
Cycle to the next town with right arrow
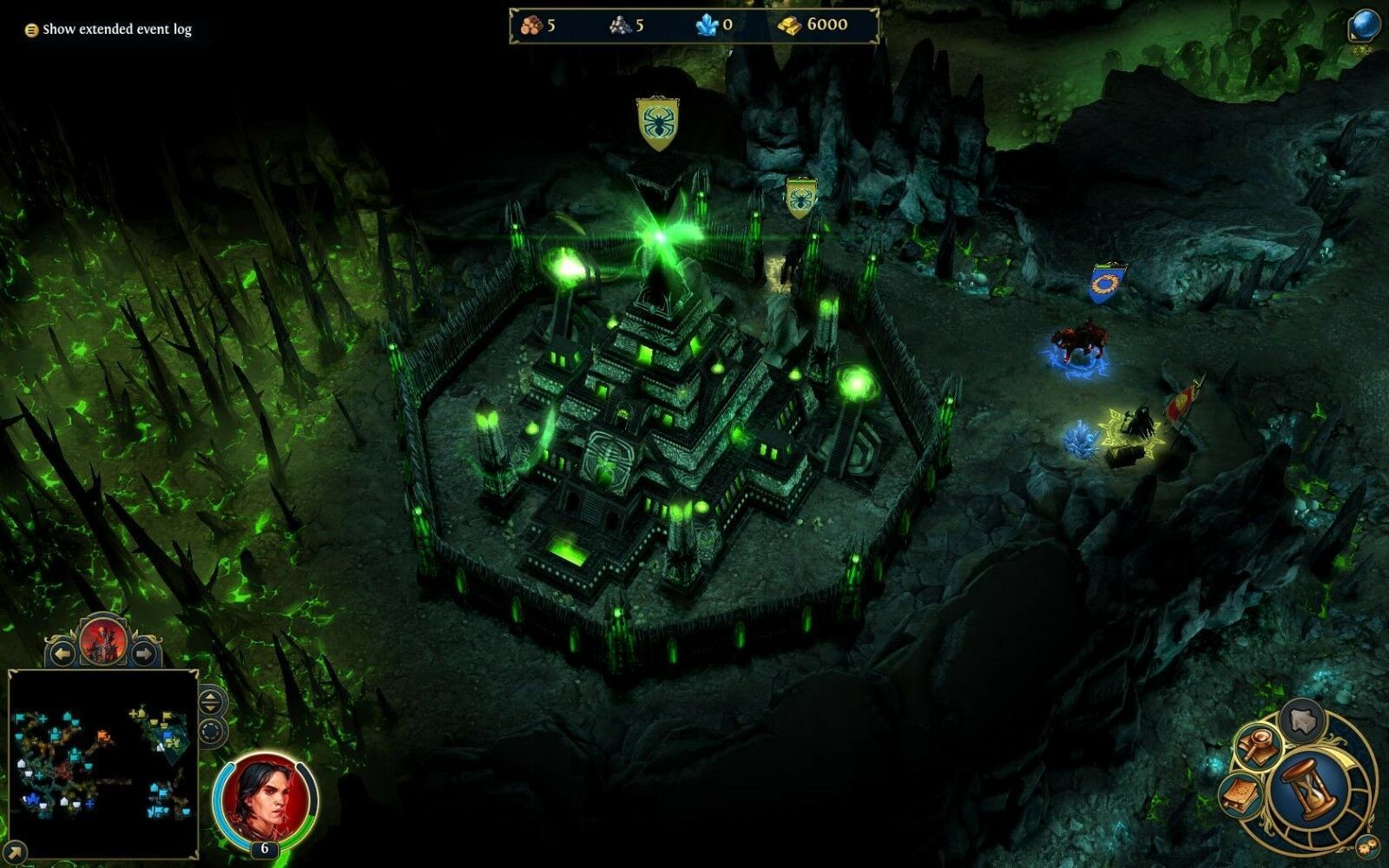(144, 652)
